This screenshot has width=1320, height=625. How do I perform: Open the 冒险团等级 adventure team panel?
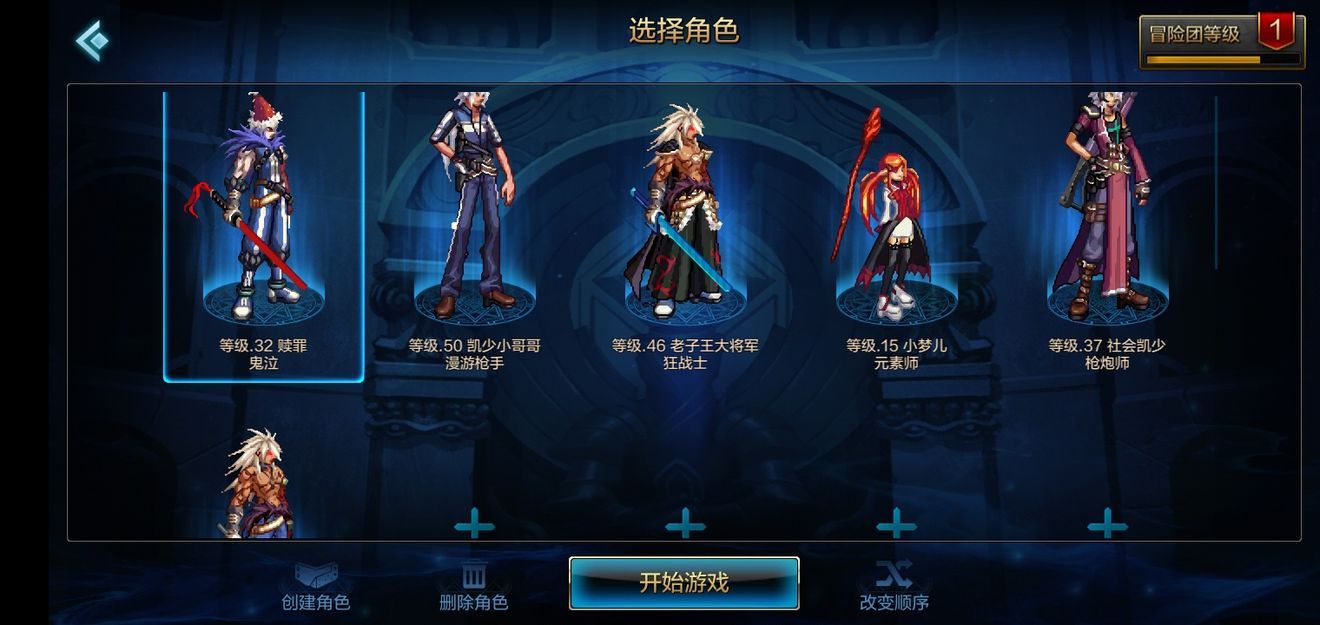[x=1221, y=41]
